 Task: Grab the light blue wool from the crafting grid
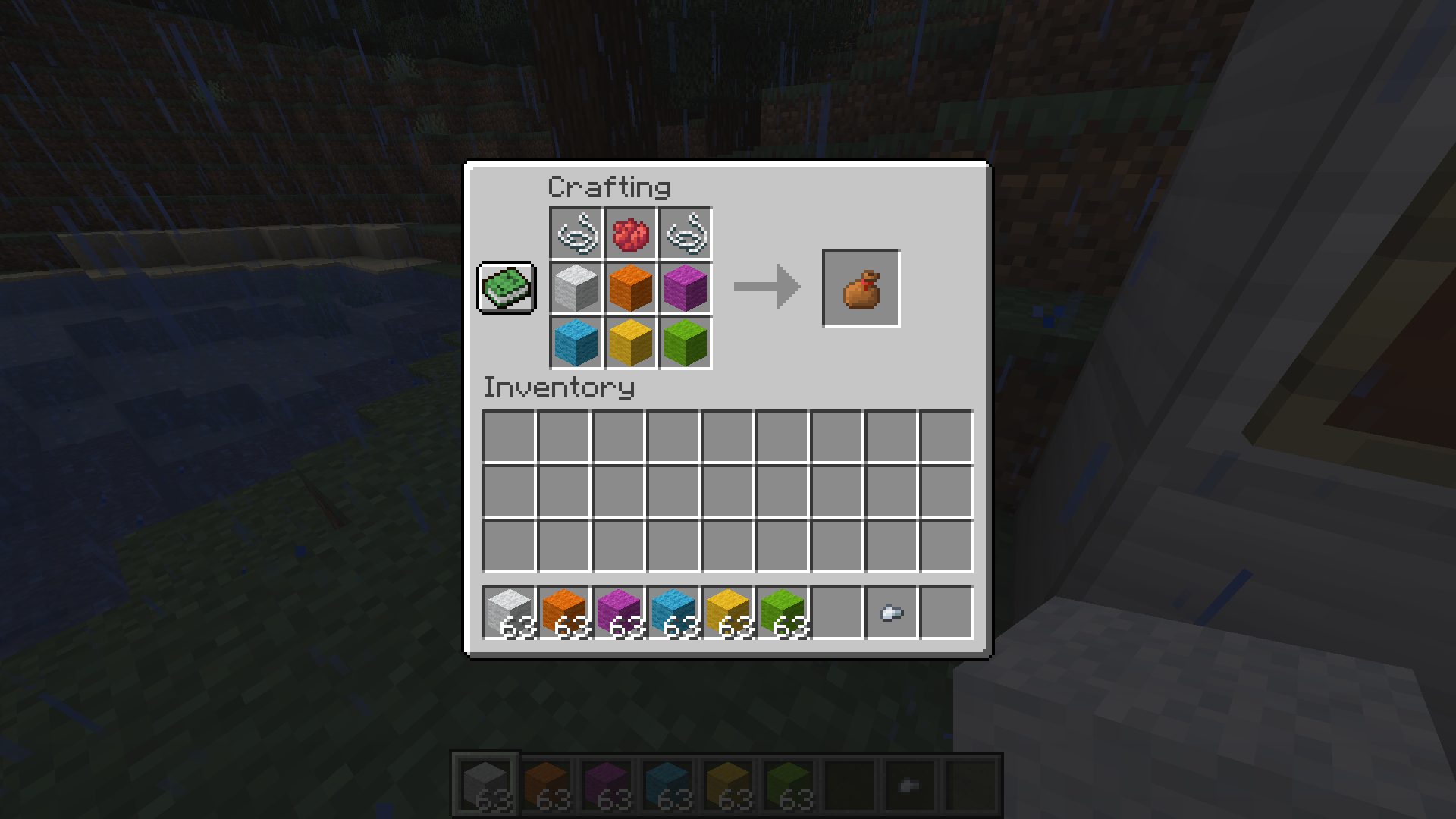pyautogui.click(x=575, y=341)
